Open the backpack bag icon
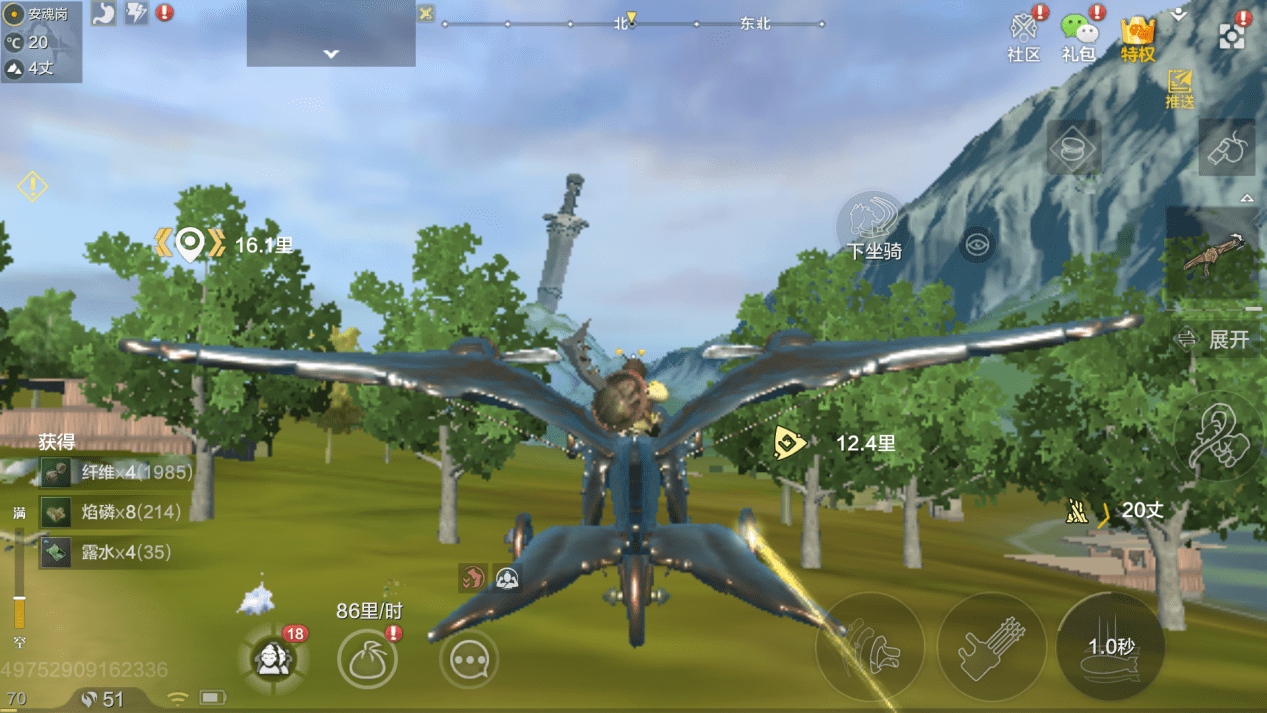Viewport: 1267px width, 713px height. click(x=367, y=659)
